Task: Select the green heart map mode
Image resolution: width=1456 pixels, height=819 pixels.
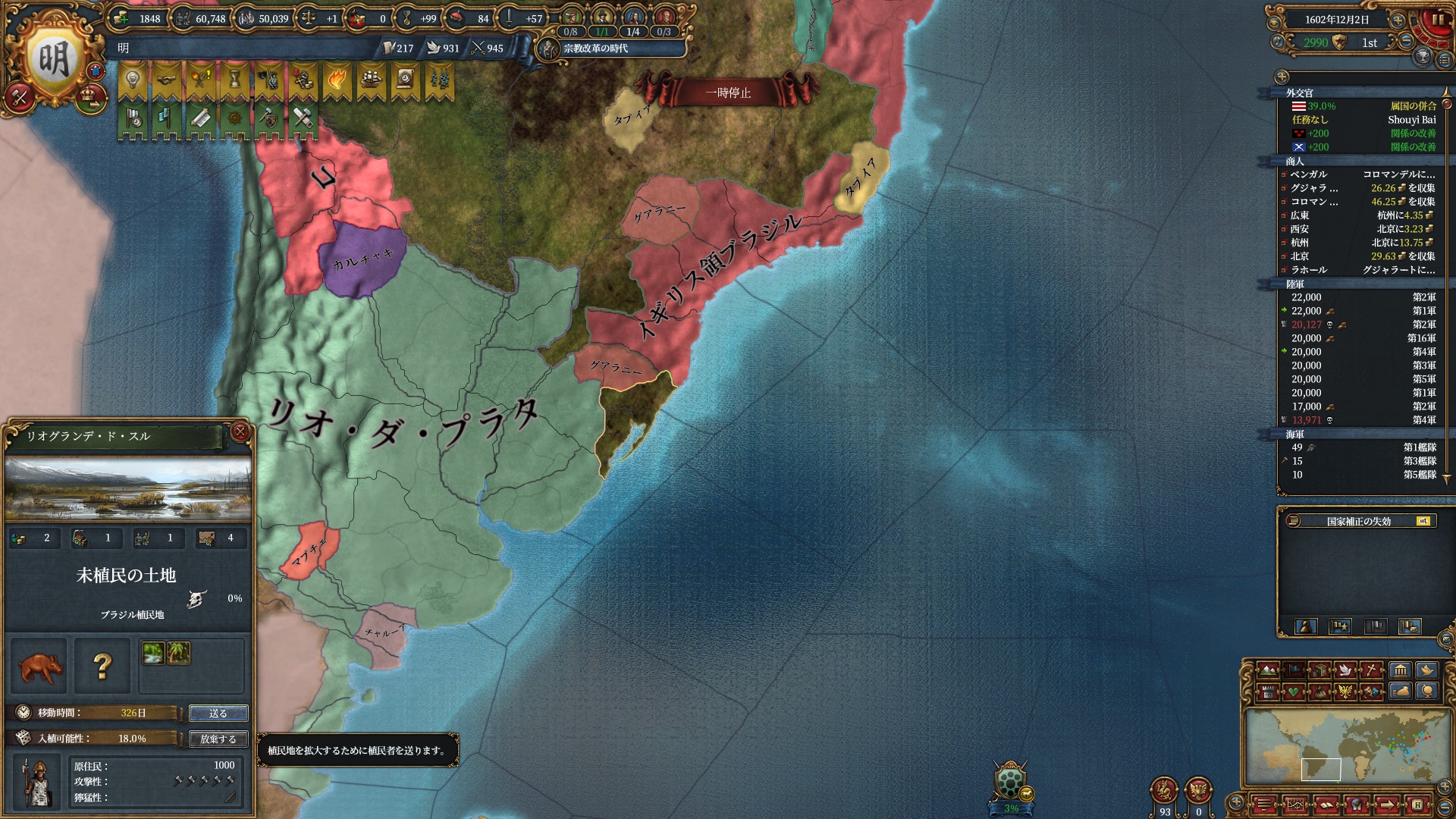Action: pyautogui.click(x=1292, y=692)
